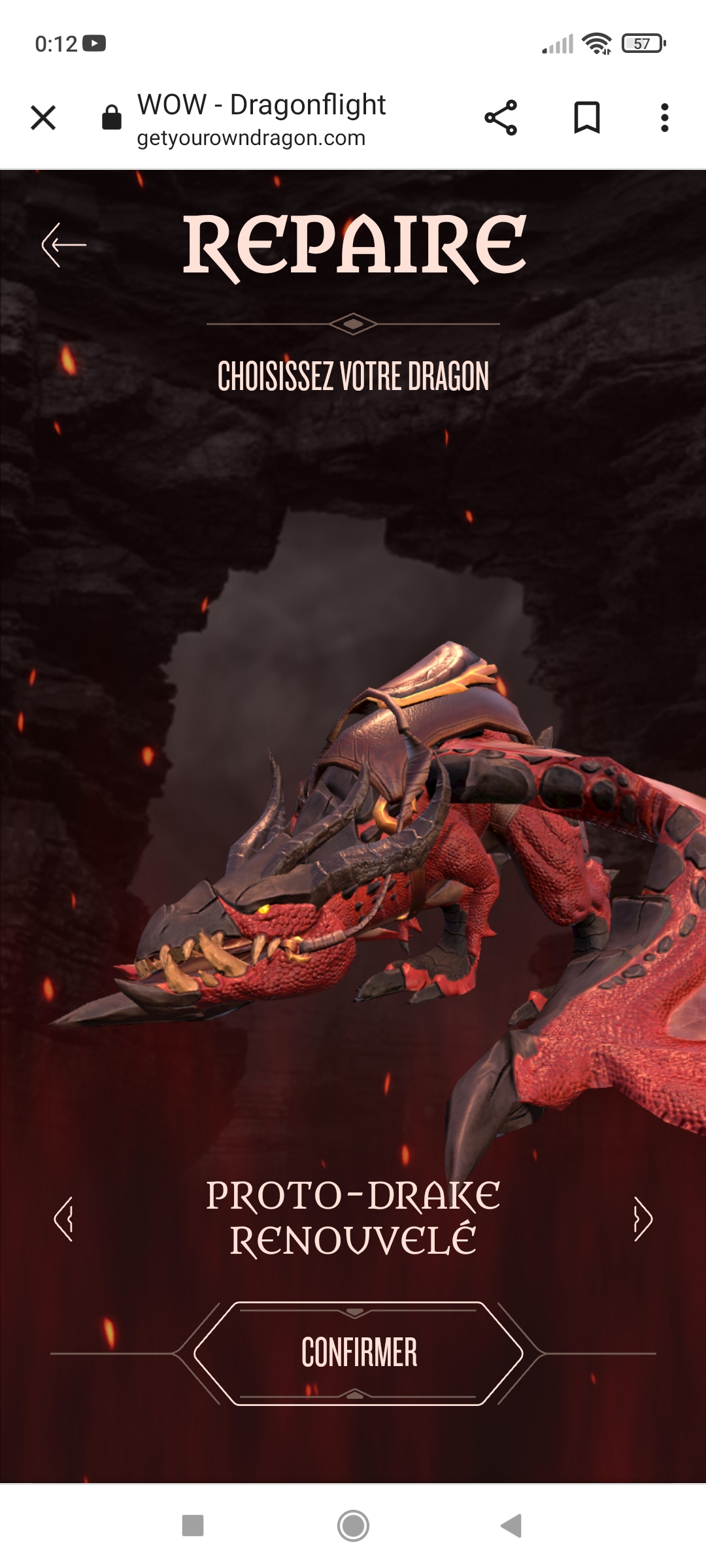Screen dimensions: 706x1568
Task: Show the next dragon choice
Action: [x=643, y=1218]
